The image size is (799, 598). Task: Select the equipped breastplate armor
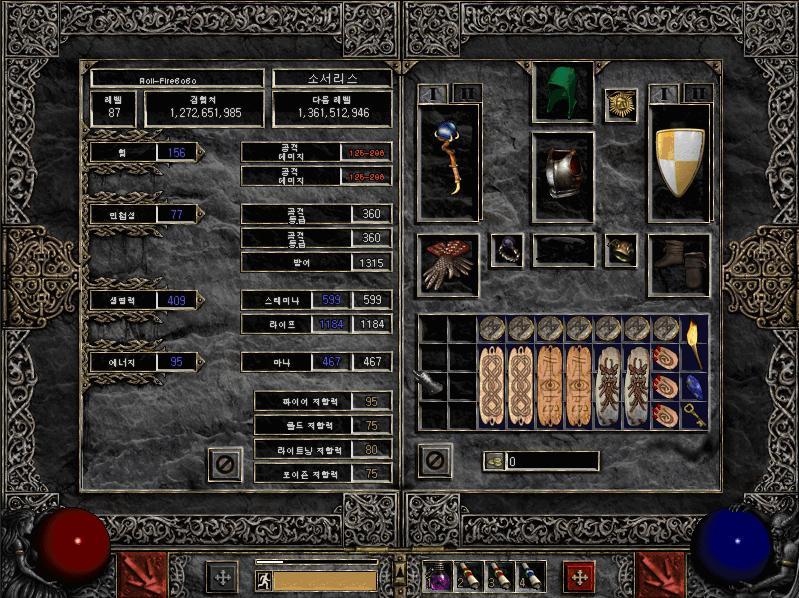click(x=561, y=174)
